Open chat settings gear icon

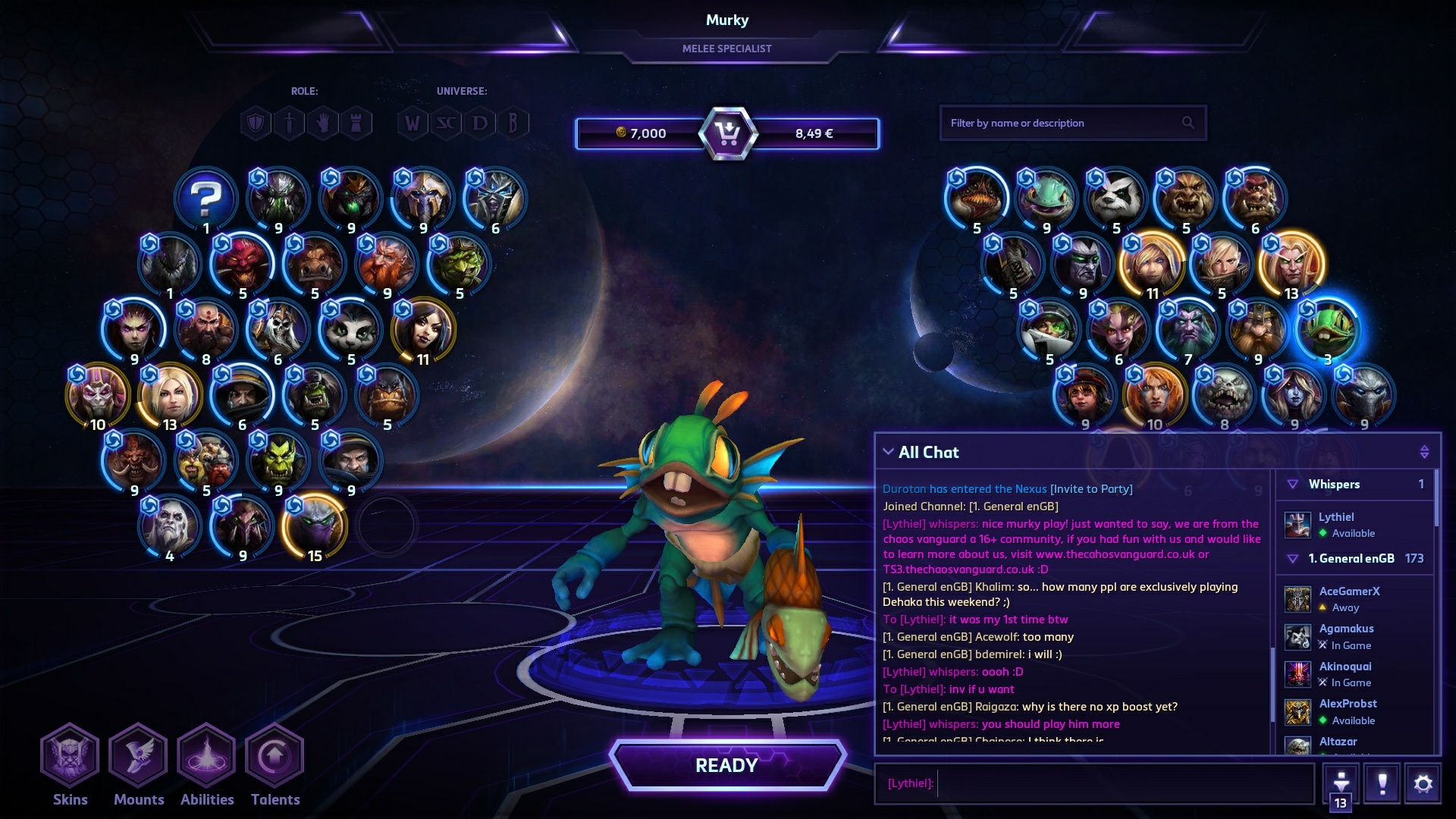coord(1423,783)
